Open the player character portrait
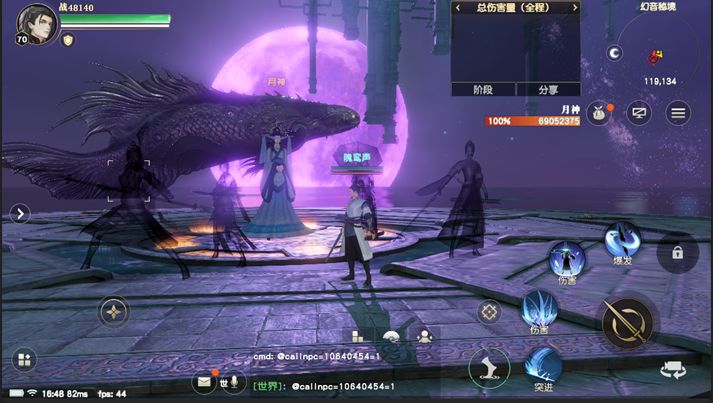The height and width of the screenshot is (403, 713). pyautogui.click(x=36, y=24)
